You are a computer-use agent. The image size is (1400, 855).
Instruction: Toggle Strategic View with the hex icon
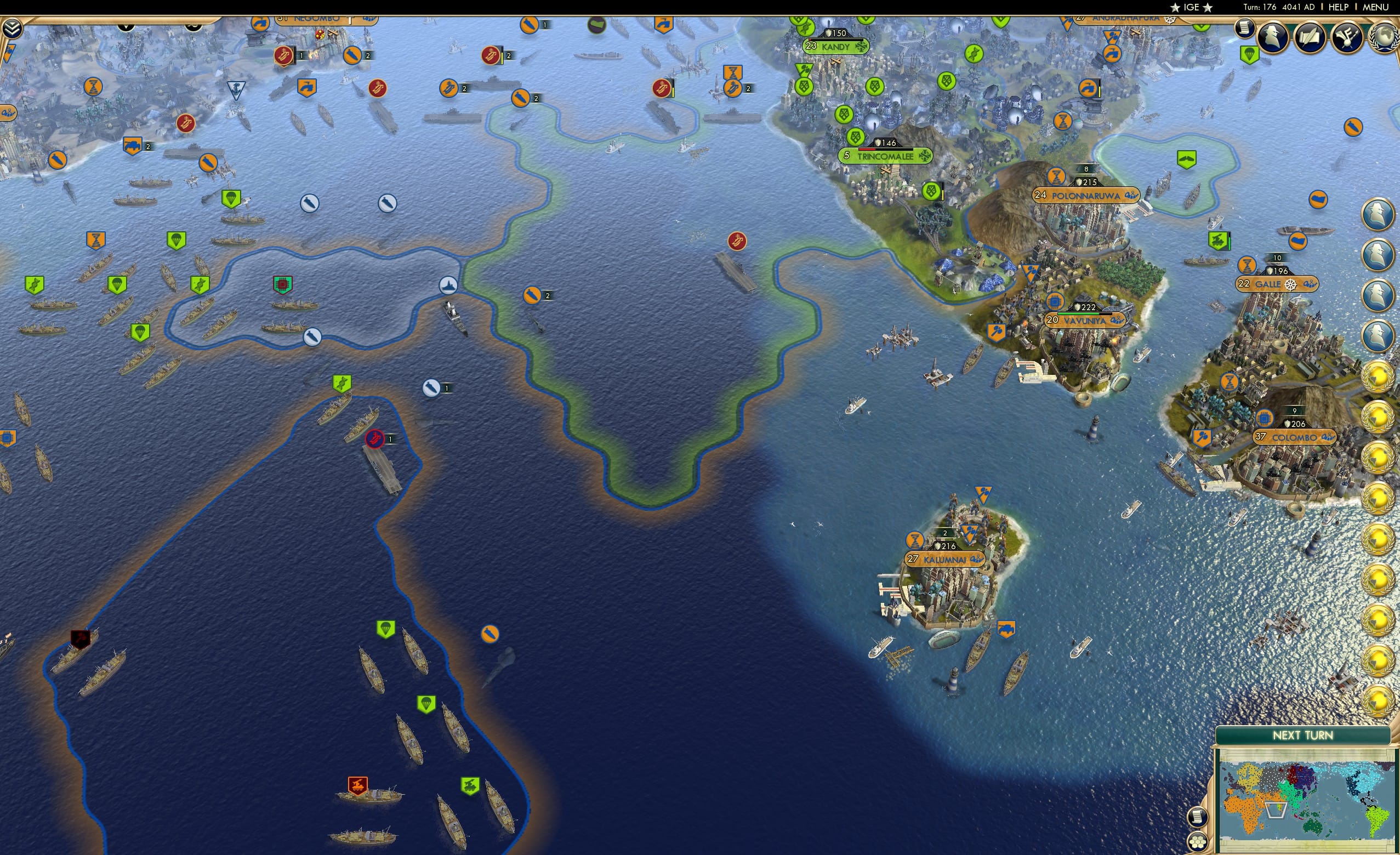[x=1198, y=841]
